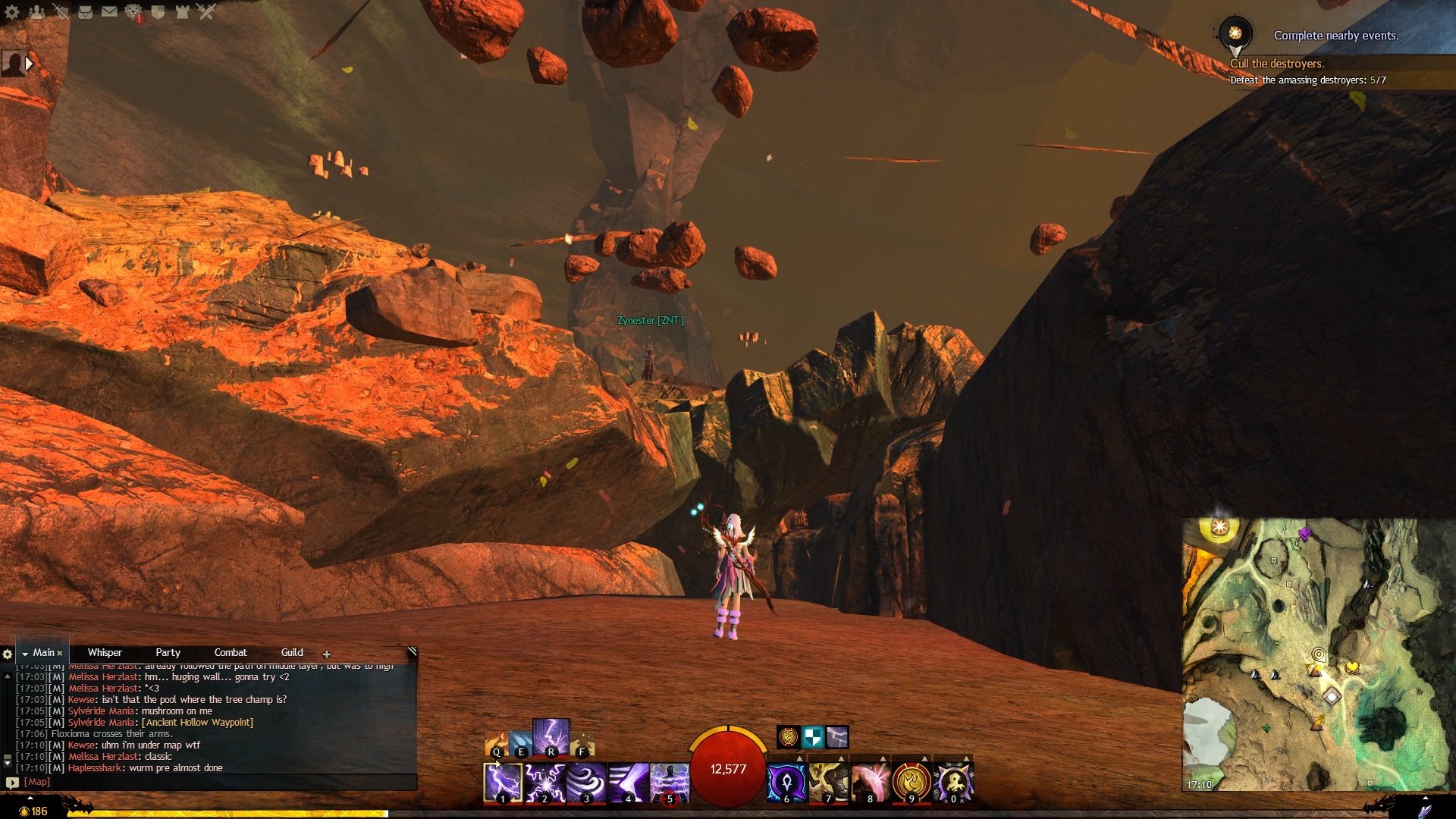The width and height of the screenshot is (1456, 819).
Task: Switch to the Combat chat tab
Action: coord(231,652)
